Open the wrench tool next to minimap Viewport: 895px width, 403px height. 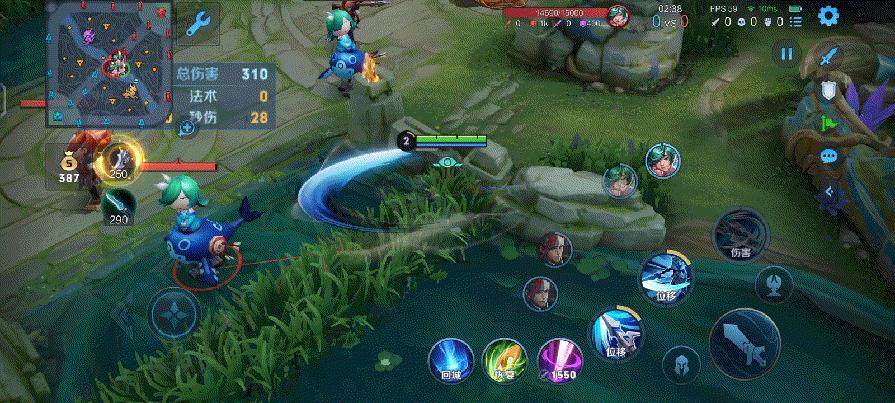pyautogui.click(x=198, y=22)
